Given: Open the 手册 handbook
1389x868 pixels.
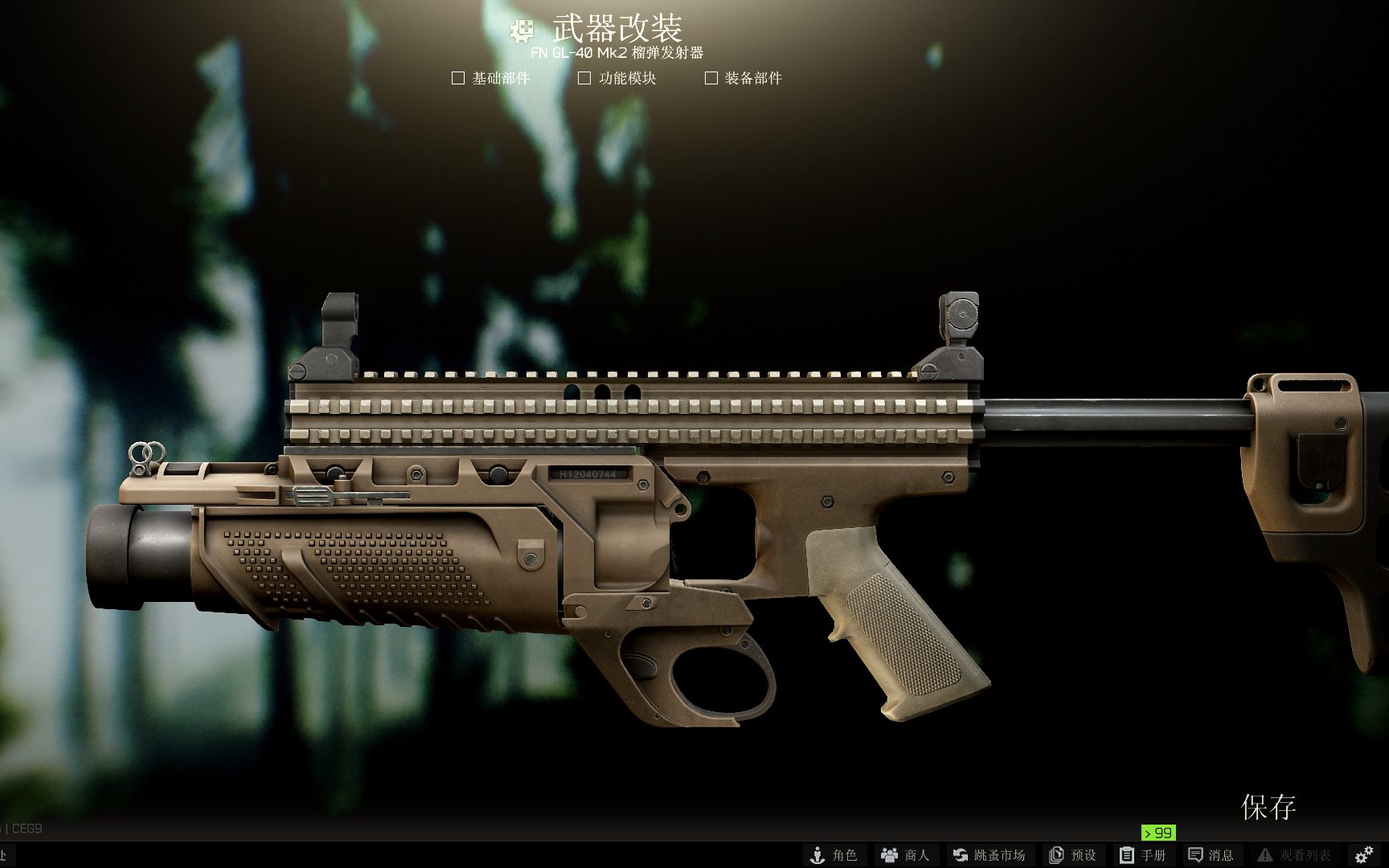Looking at the screenshot, I should [1142, 855].
